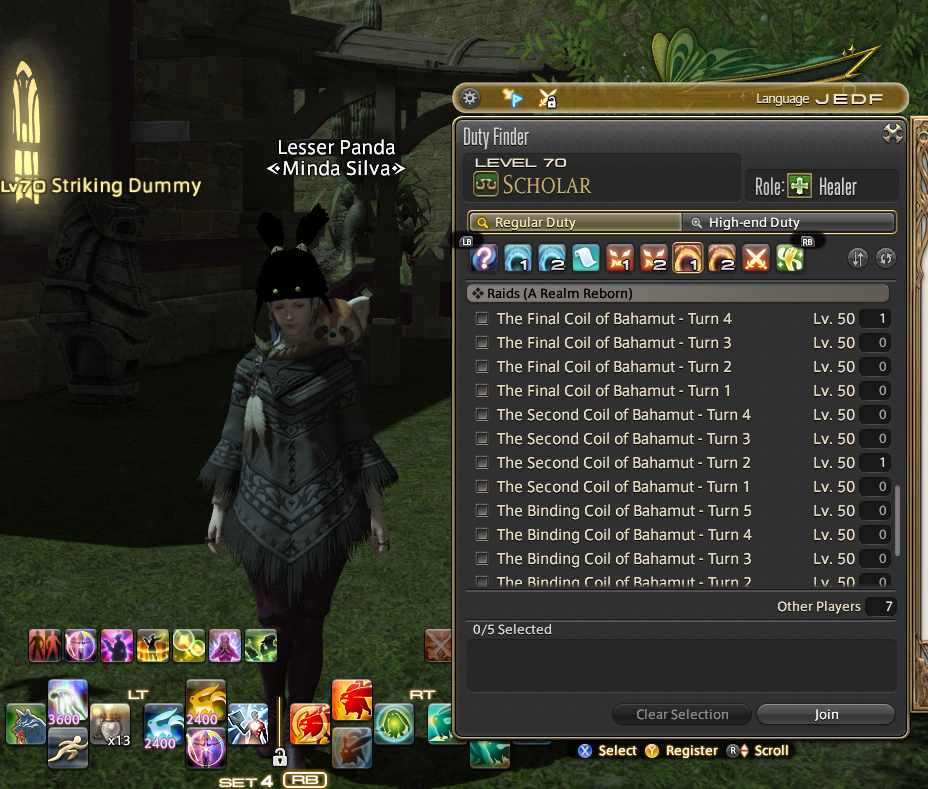Switch to the High-end Duty tab
This screenshot has height=789, width=928.
(x=788, y=223)
